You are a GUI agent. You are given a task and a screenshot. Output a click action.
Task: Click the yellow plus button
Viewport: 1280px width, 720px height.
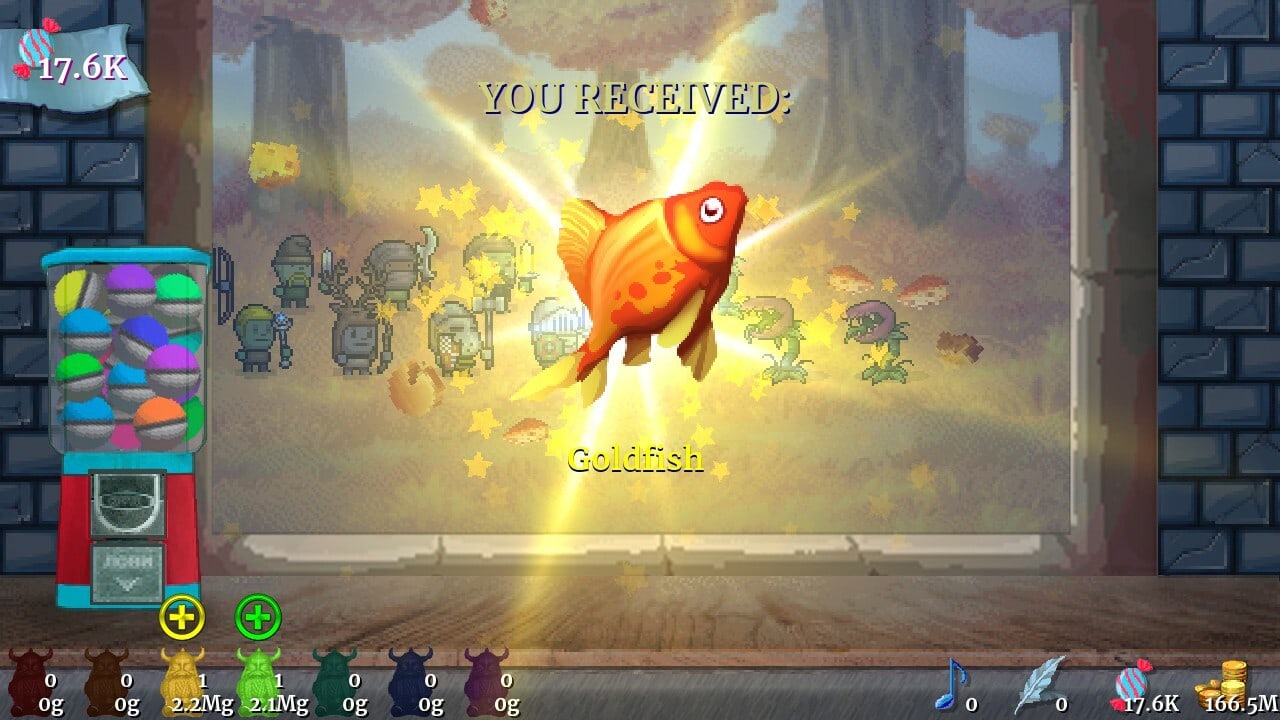tap(182, 617)
